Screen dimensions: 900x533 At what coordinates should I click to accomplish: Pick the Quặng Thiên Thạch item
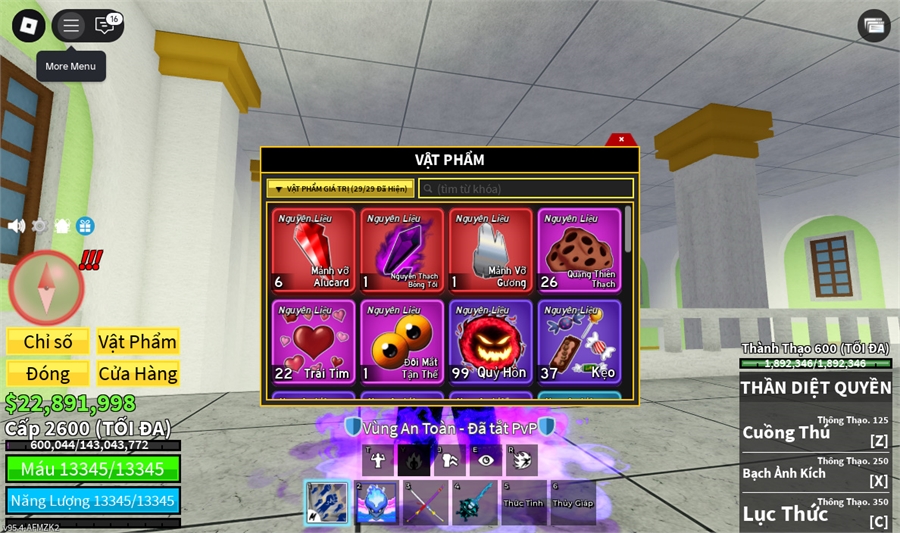tap(579, 250)
